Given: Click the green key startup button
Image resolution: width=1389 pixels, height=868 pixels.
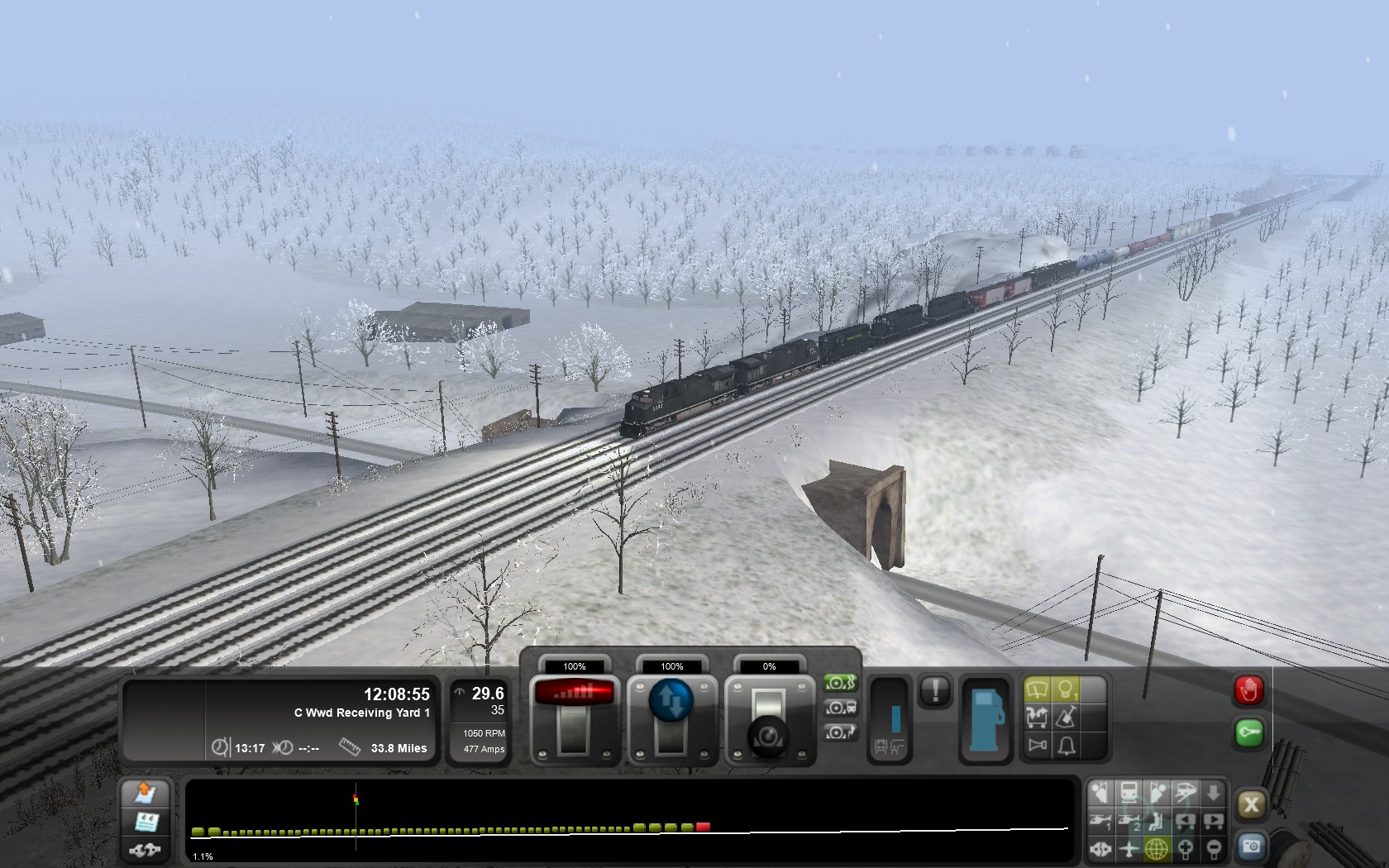Looking at the screenshot, I should [1248, 732].
